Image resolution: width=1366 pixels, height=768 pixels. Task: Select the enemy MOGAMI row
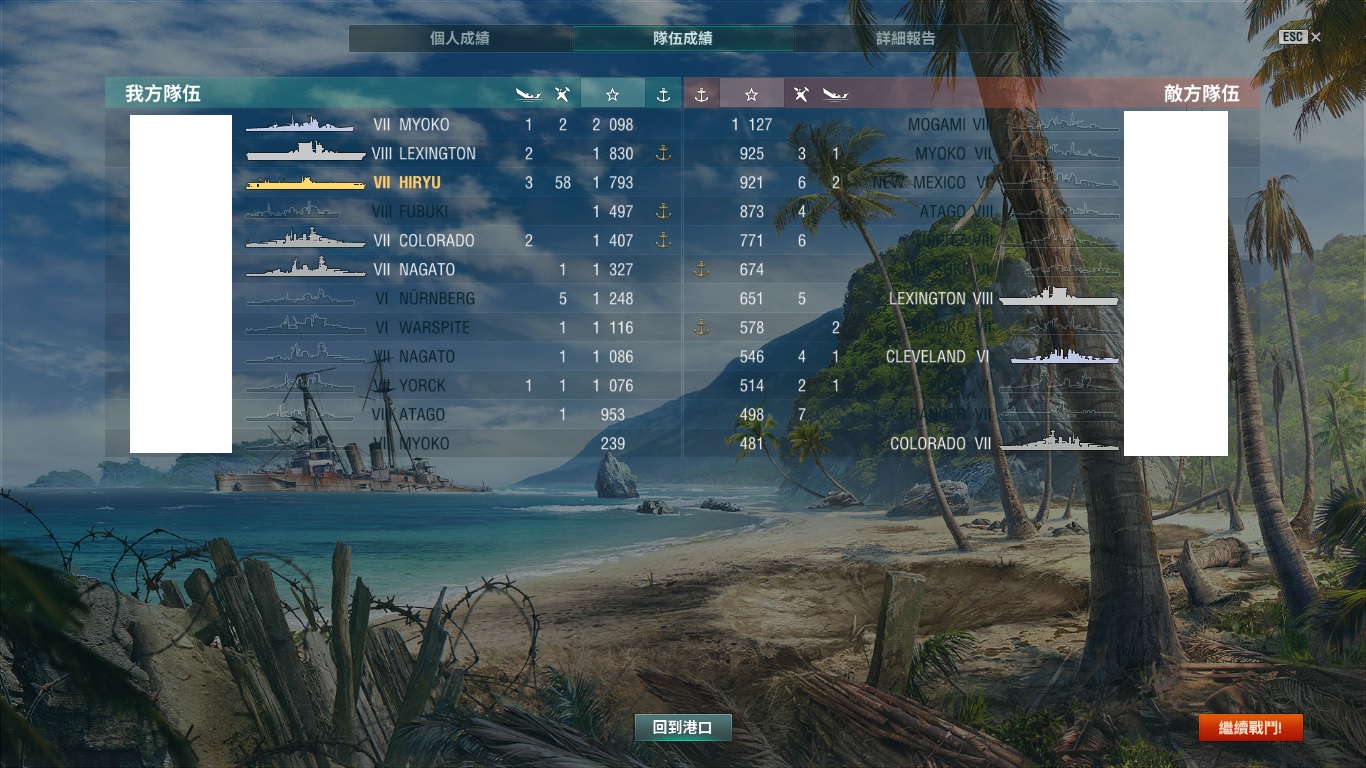coord(936,125)
